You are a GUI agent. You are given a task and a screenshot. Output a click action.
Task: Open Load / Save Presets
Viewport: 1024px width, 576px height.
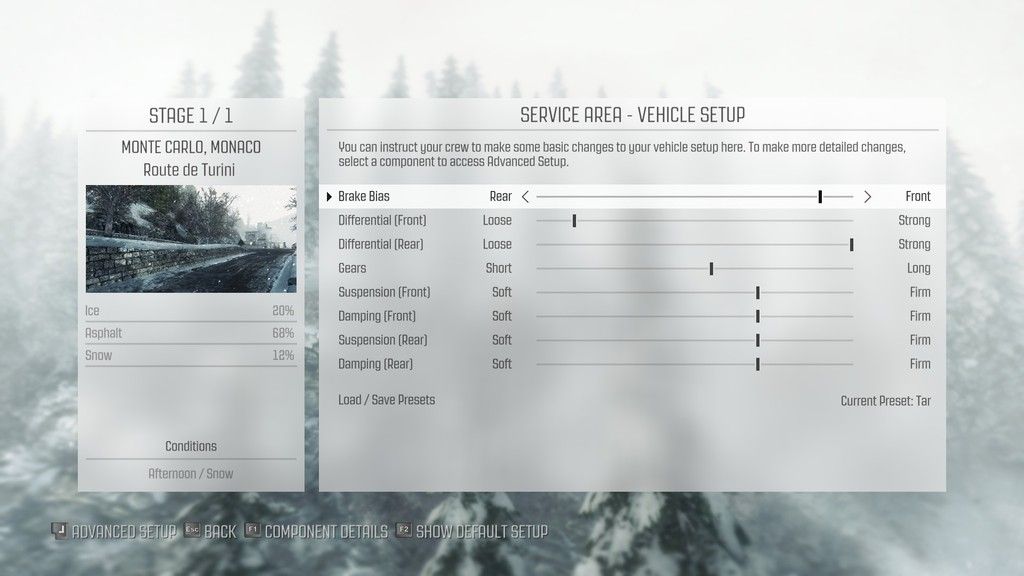[387, 400]
